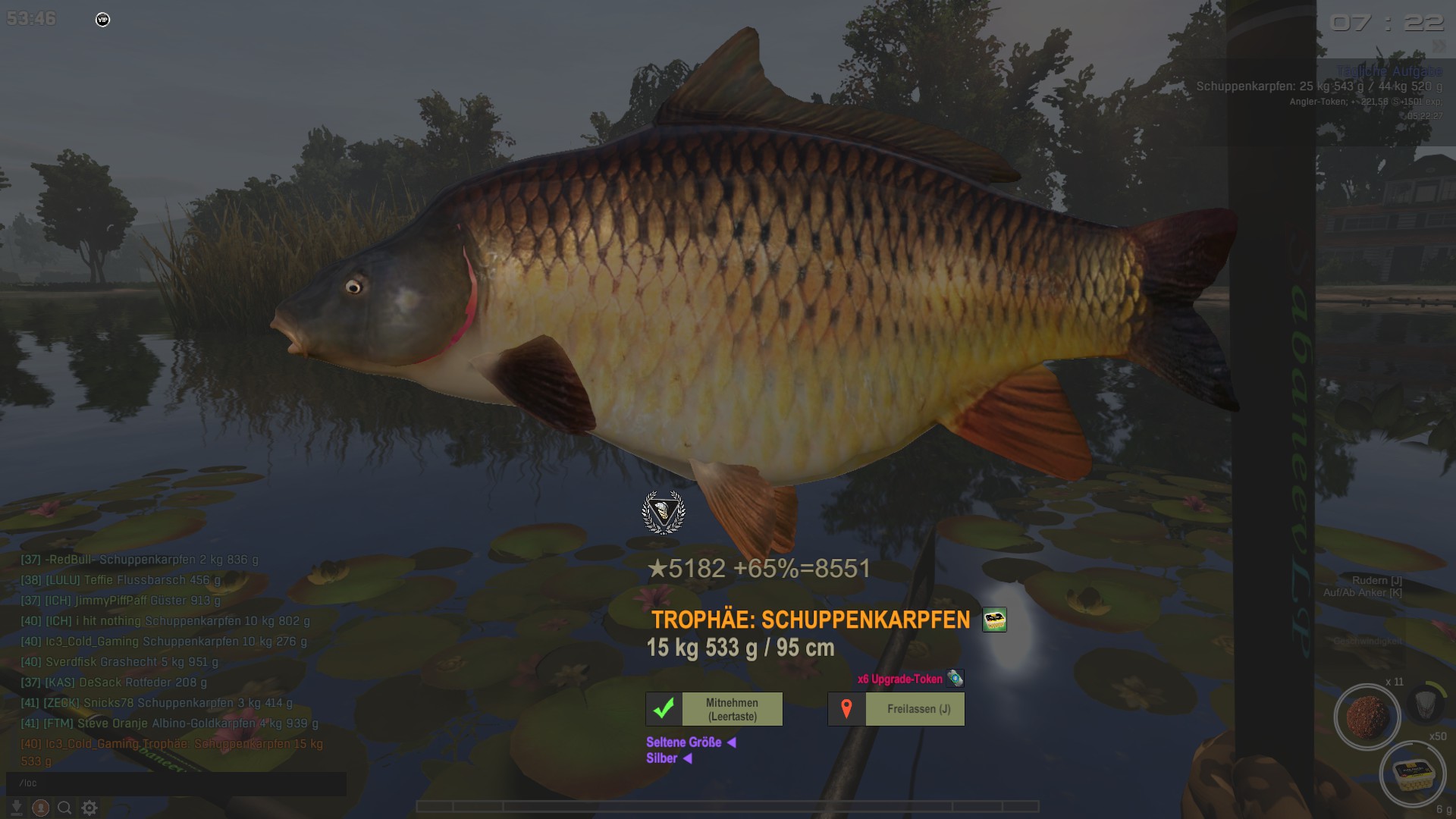The image size is (1456, 819).
Task: Select the boilie bait container slot
Action: [x=1412, y=773]
